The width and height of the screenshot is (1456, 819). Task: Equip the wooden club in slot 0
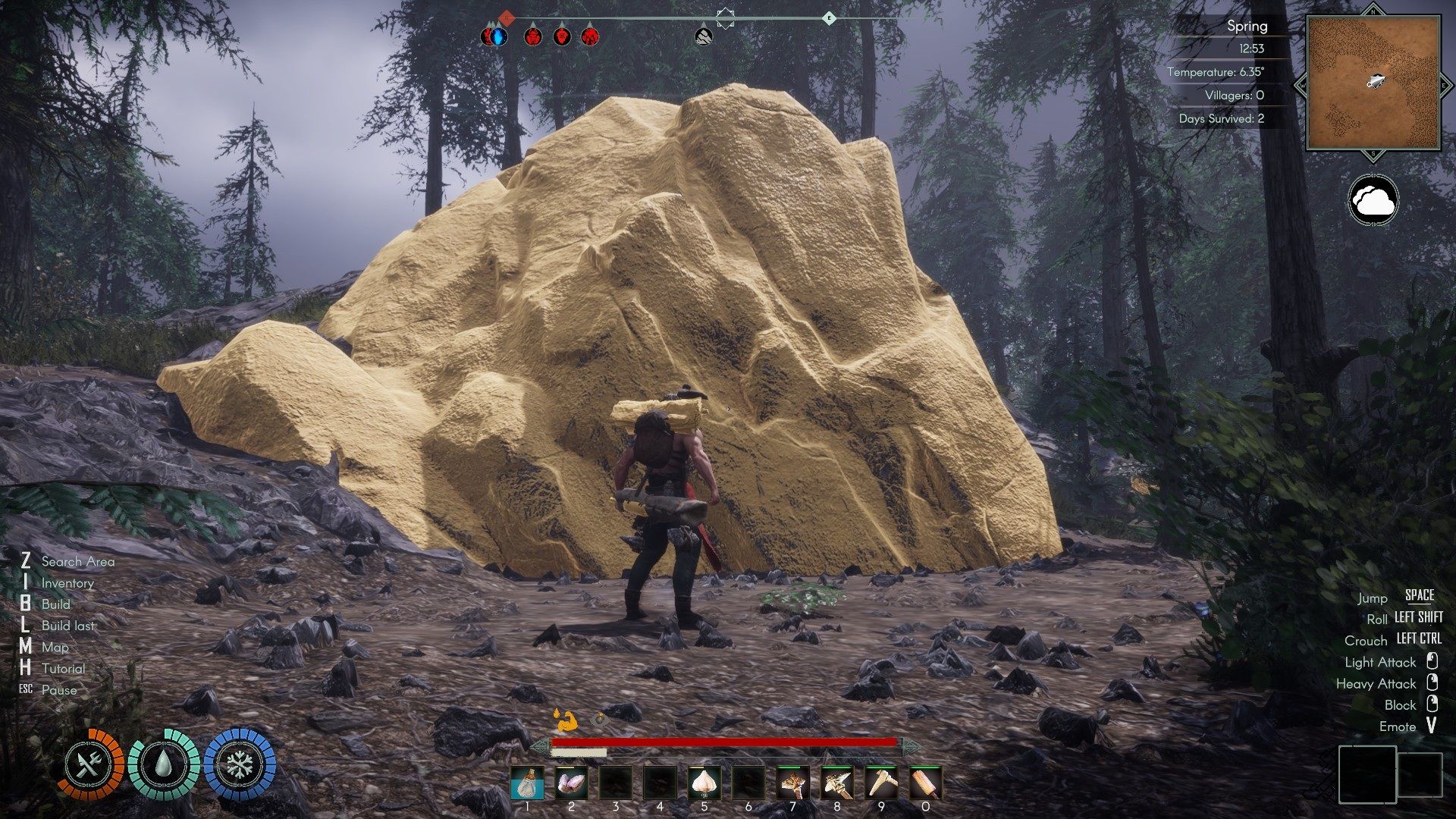(925, 783)
